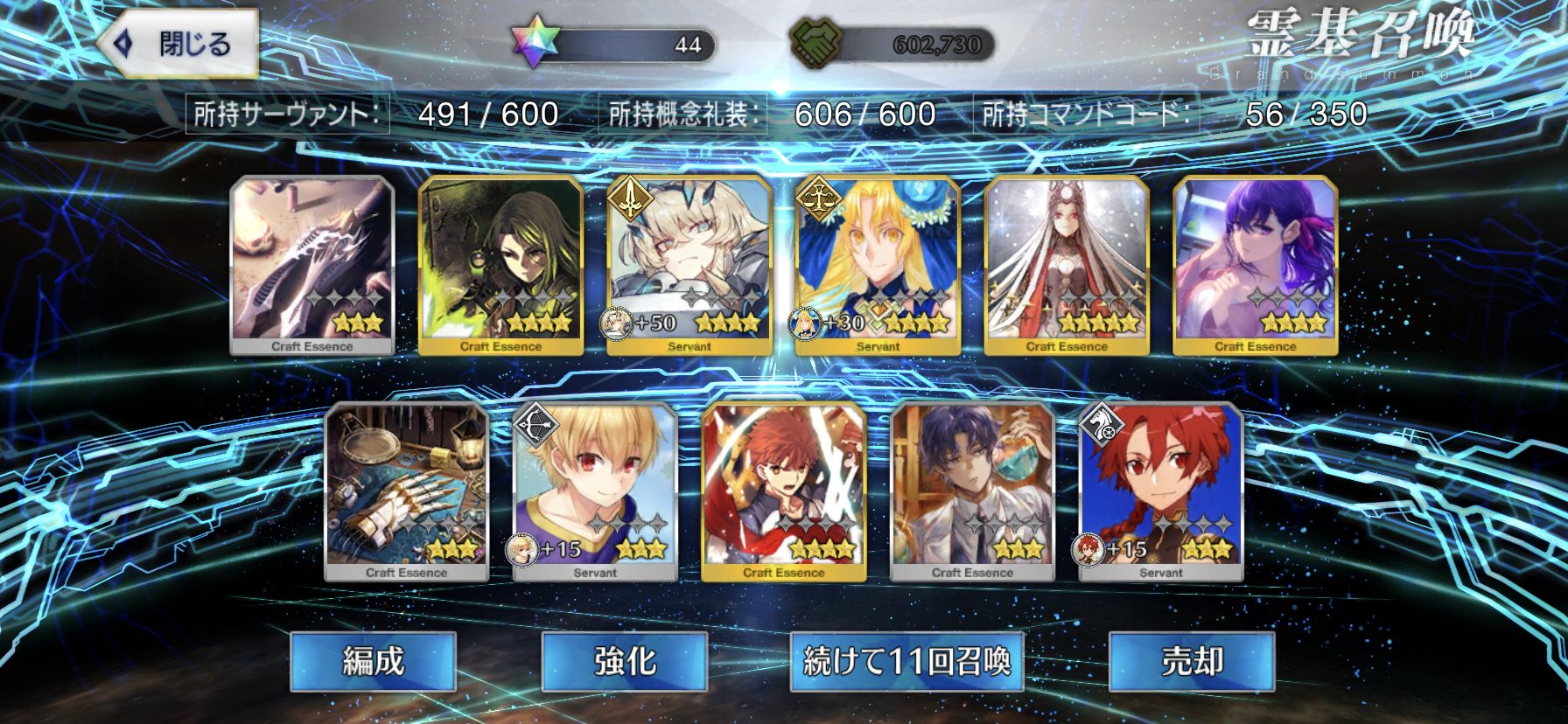This screenshot has height=724, width=1568.
Task: Select the purple-haired girl Craft Essence card
Action: tap(1255, 264)
